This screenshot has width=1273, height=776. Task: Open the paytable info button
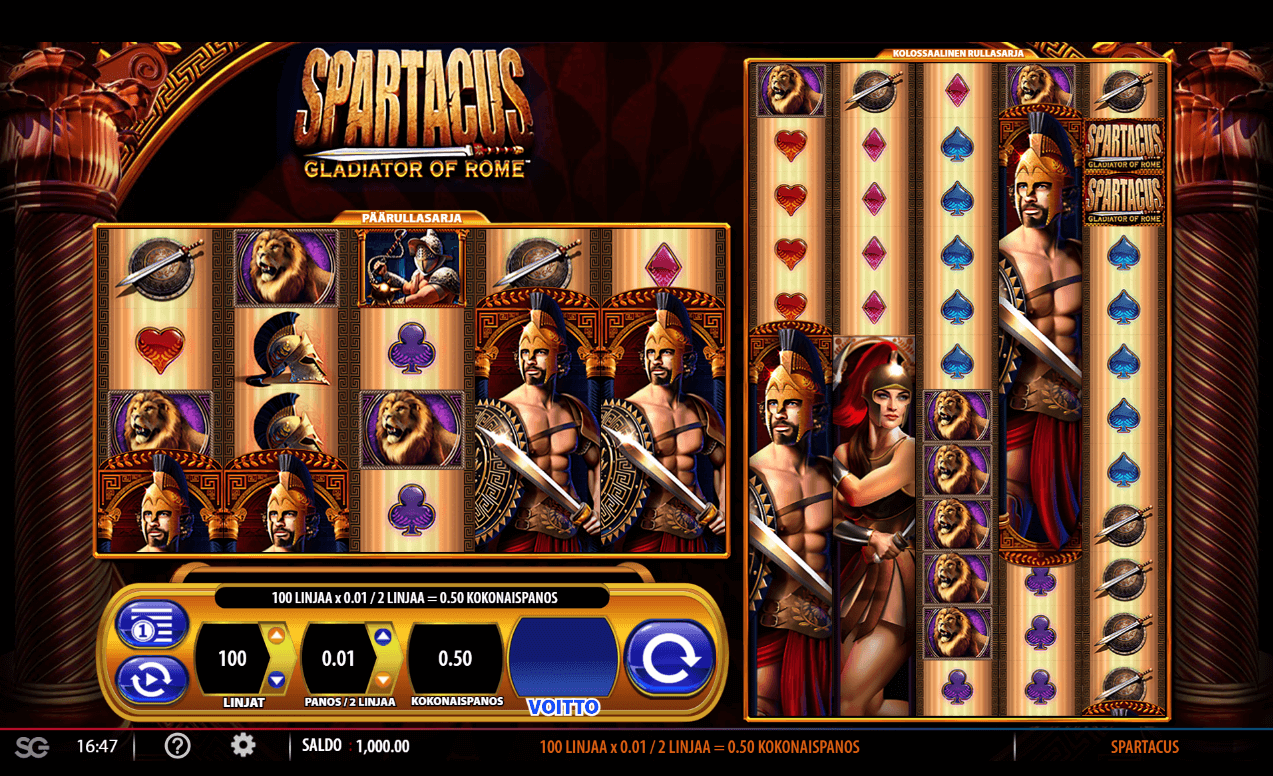point(152,626)
